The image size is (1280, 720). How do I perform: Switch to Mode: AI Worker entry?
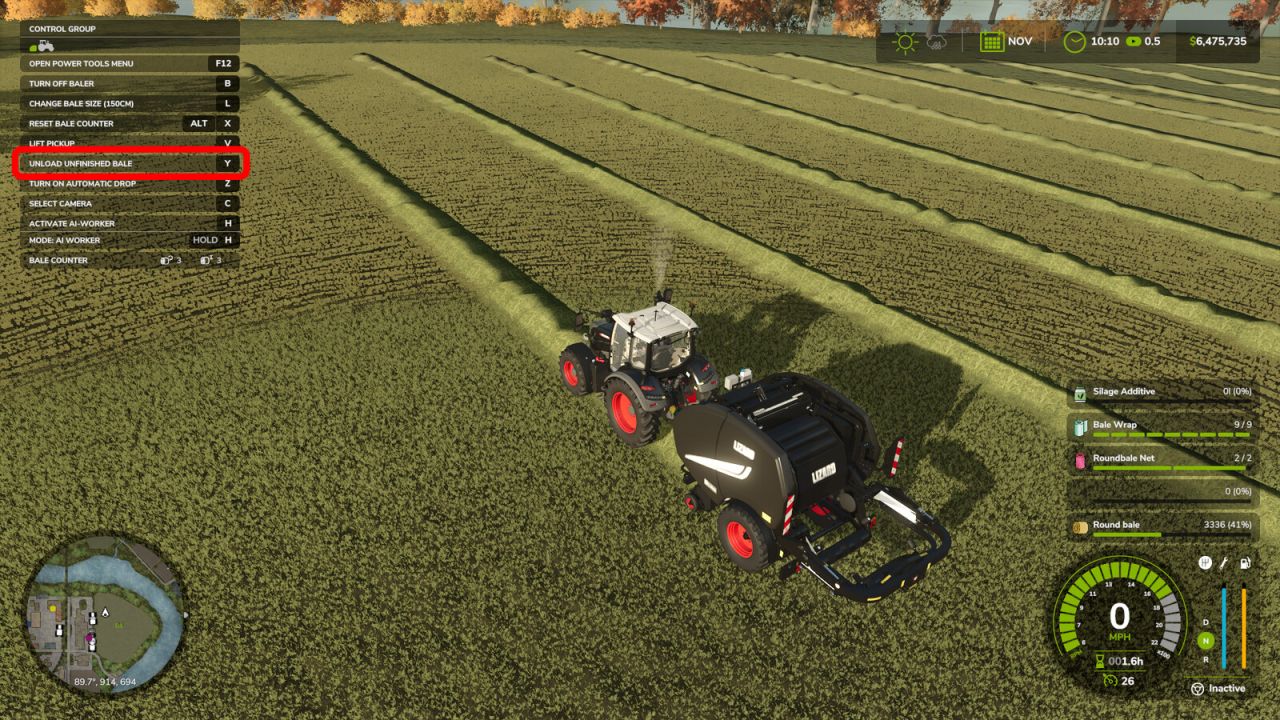[128, 239]
